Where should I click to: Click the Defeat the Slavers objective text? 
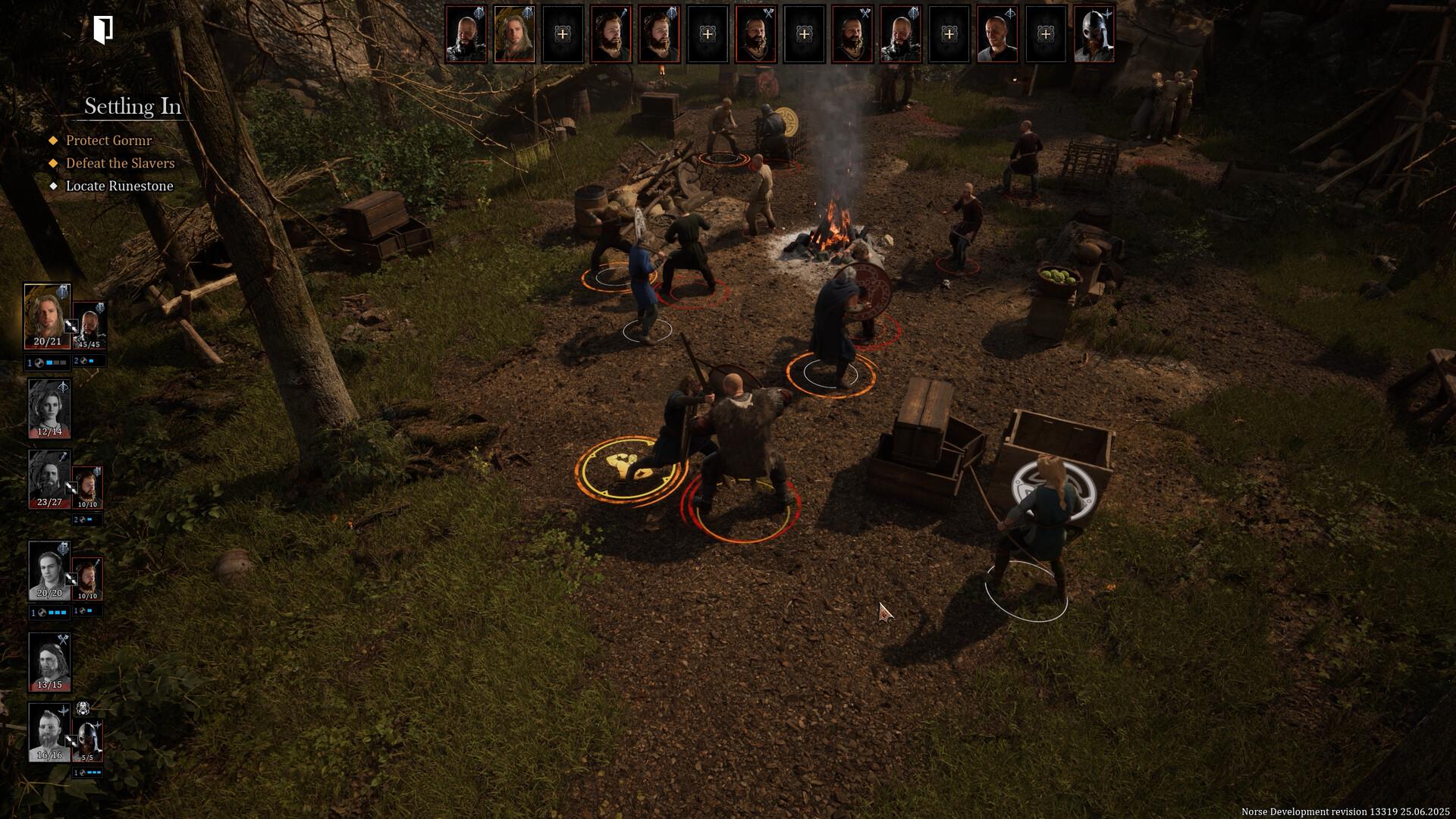pyautogui.click(x=119, y=163)
